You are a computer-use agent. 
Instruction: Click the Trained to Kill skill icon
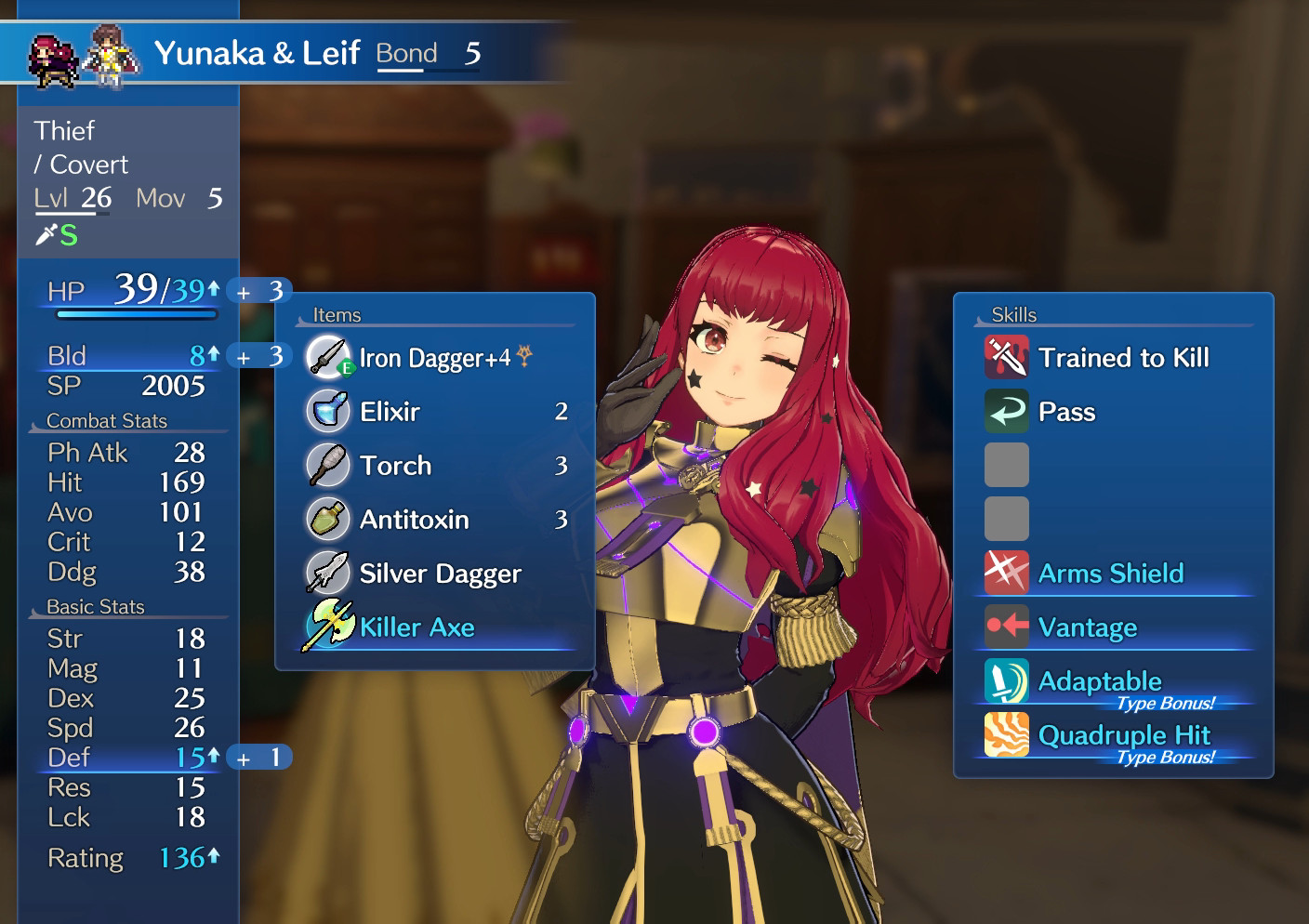coord(1007,357)
